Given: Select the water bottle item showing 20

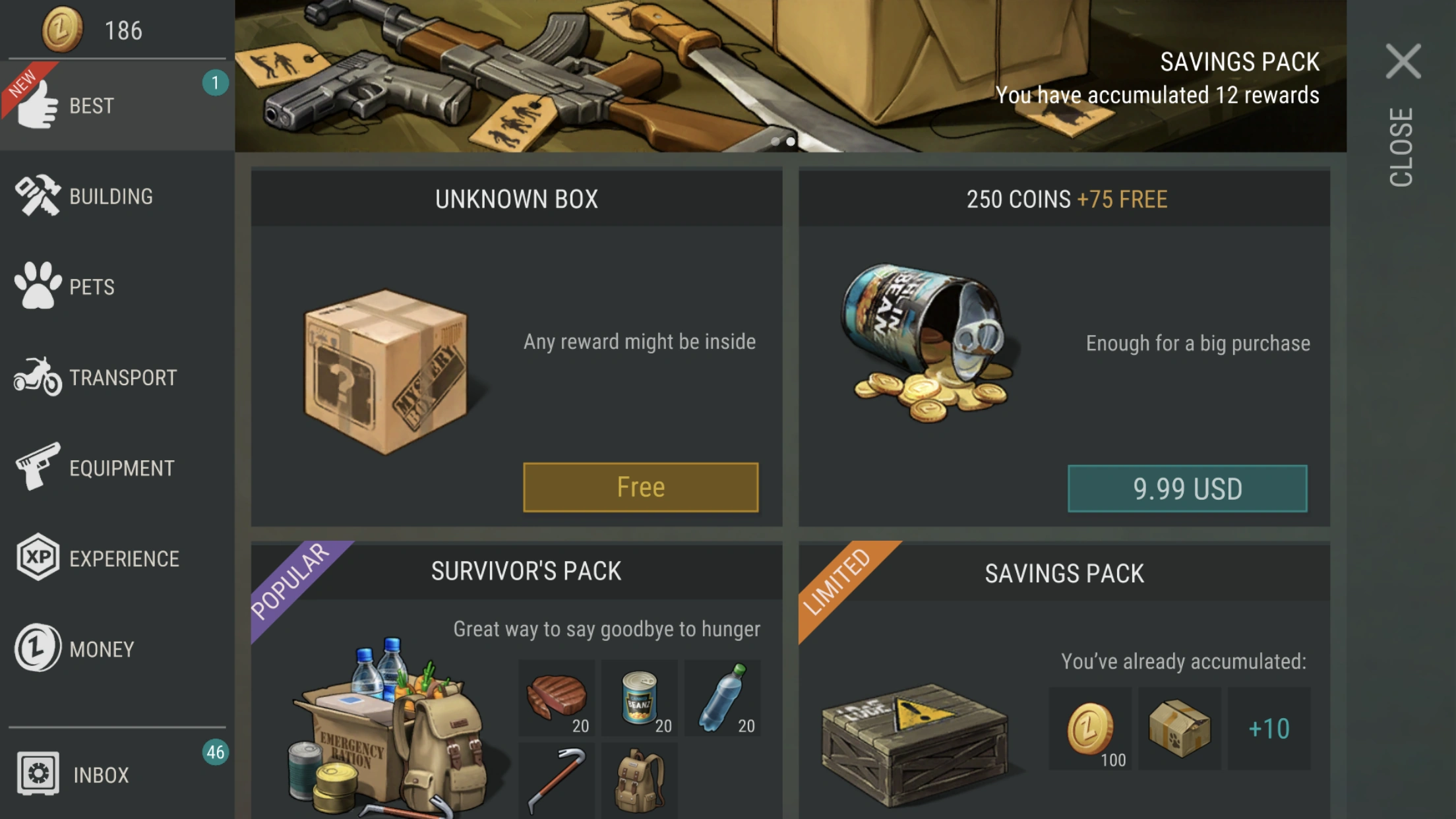Looking at the screenshot, I should click(x=723, y=696).
